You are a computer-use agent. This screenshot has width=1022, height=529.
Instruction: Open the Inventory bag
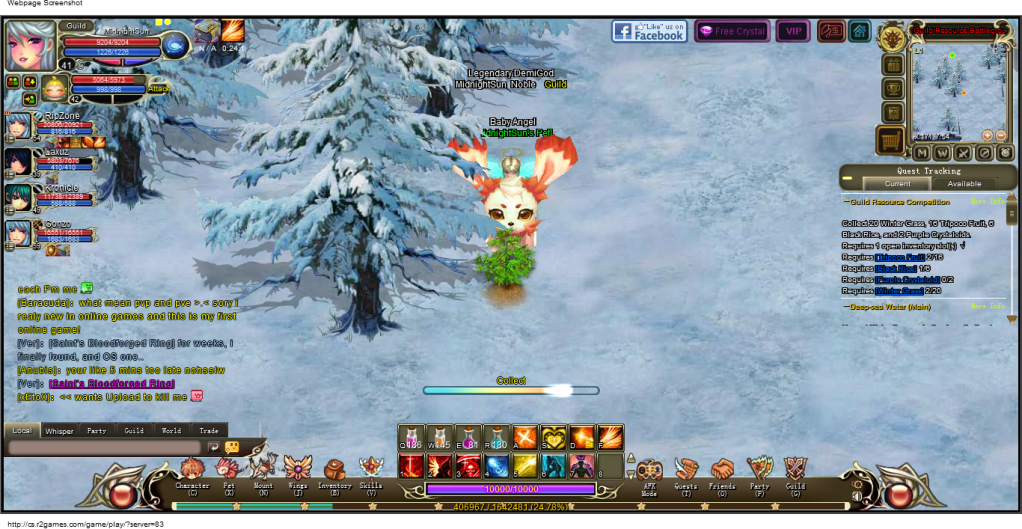click(334, 469)
